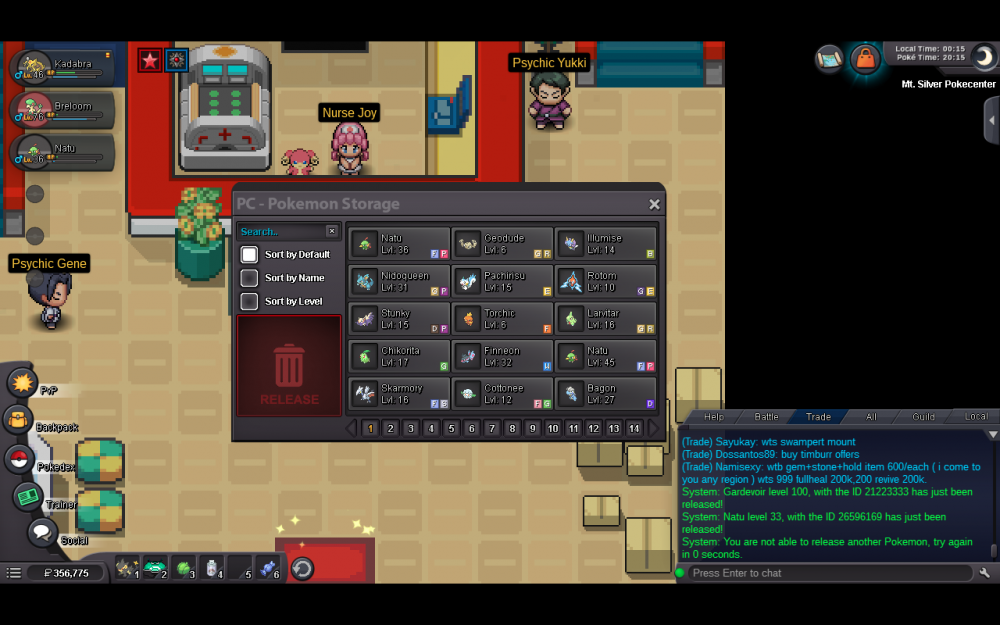This screenshot has height=625, width=1000.
Task: Click the Search field in Pokemon Storage
Action: click(x=282, y=231)
